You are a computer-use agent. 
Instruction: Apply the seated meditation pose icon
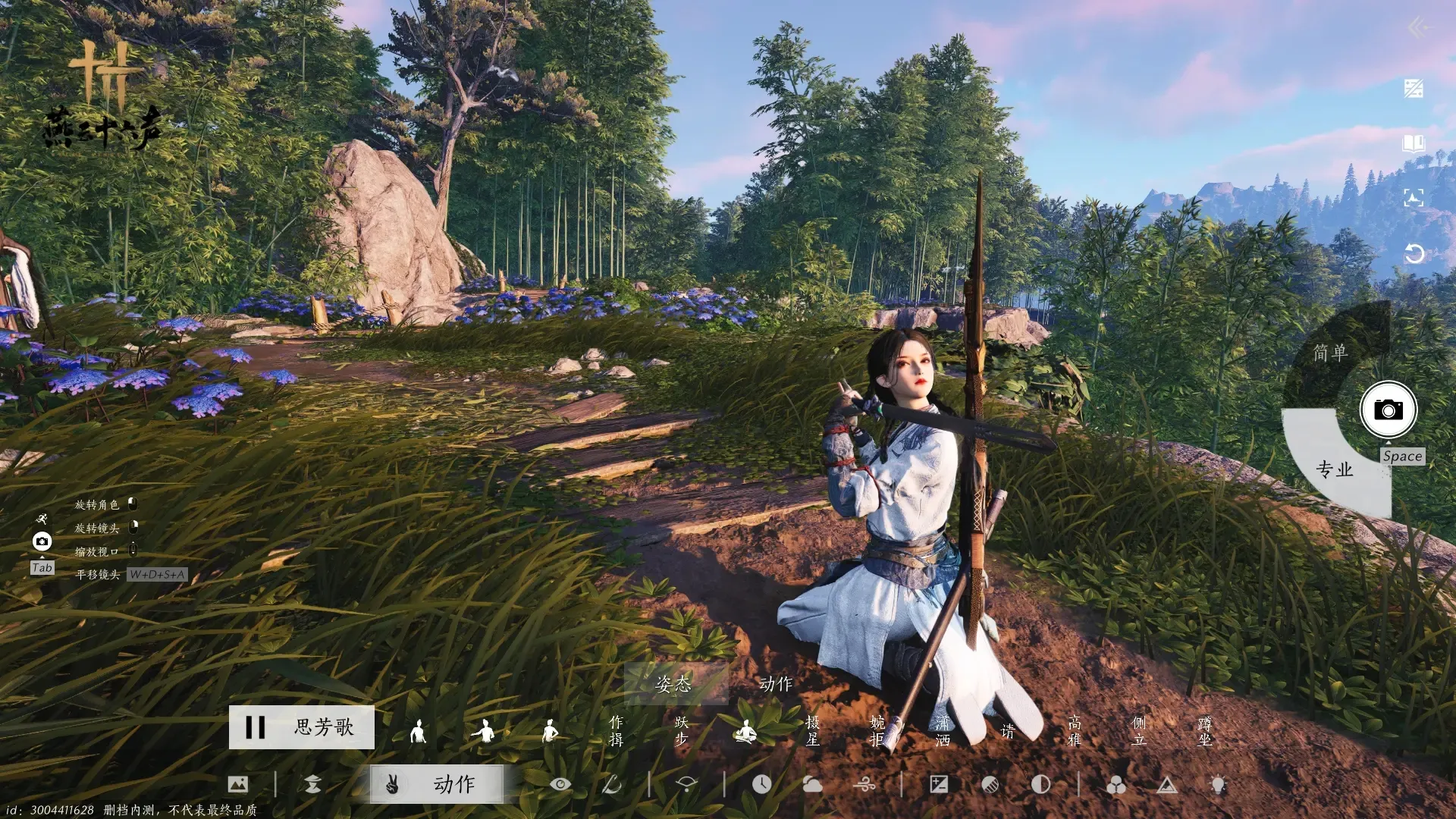(746, 732)
